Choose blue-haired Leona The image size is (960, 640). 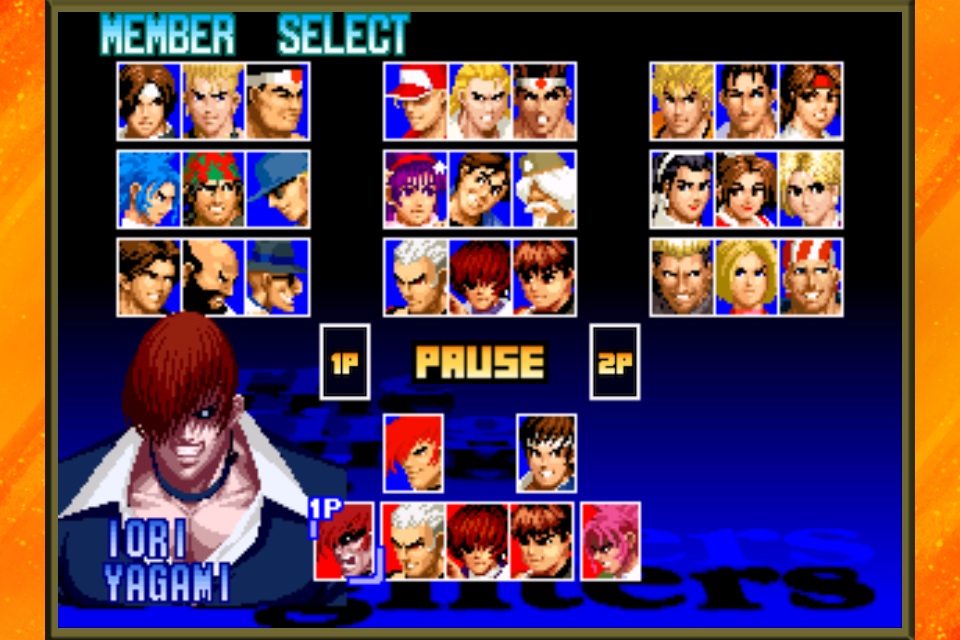click(149, 189)
